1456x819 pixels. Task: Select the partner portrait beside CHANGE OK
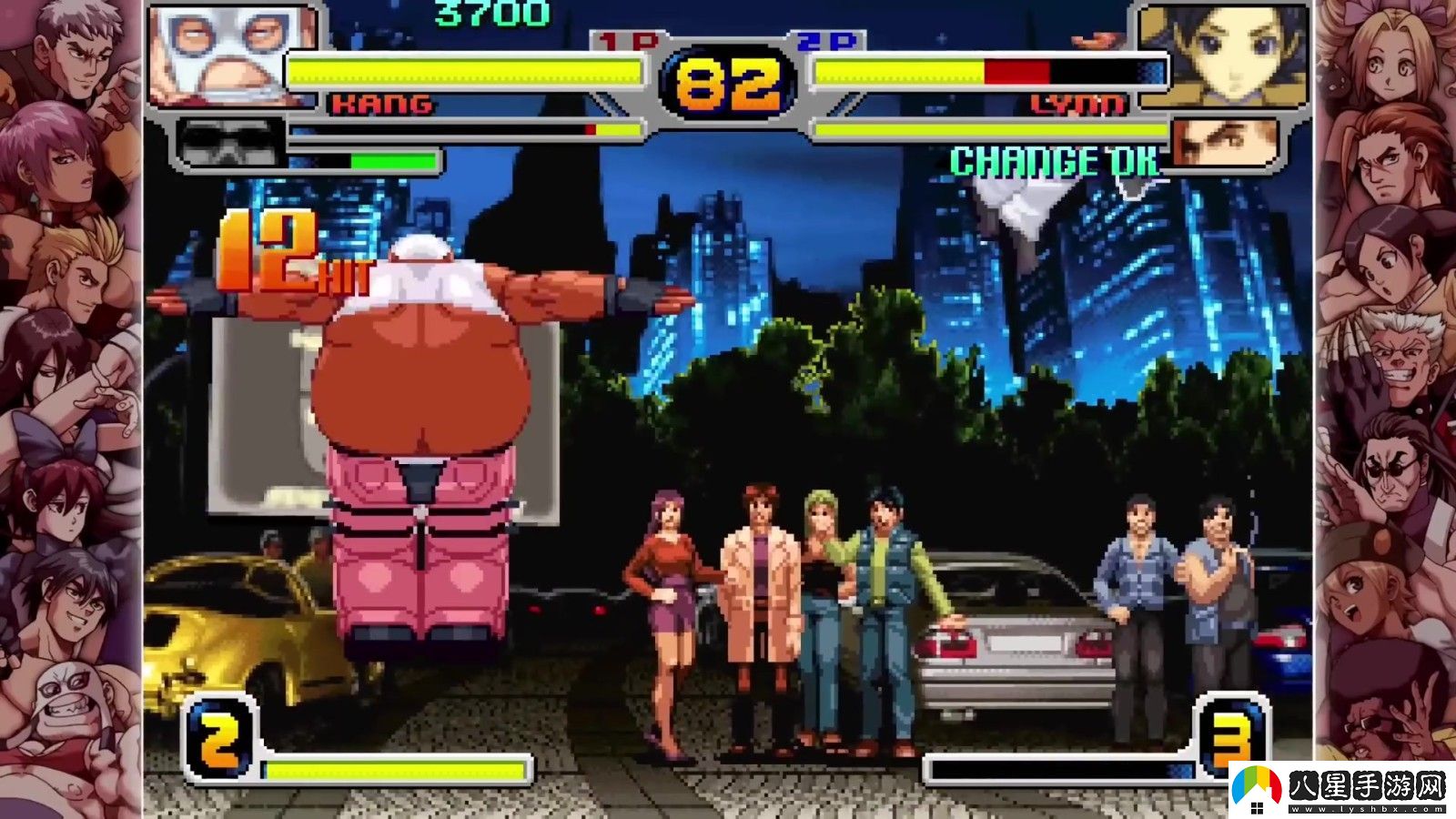1222,145
